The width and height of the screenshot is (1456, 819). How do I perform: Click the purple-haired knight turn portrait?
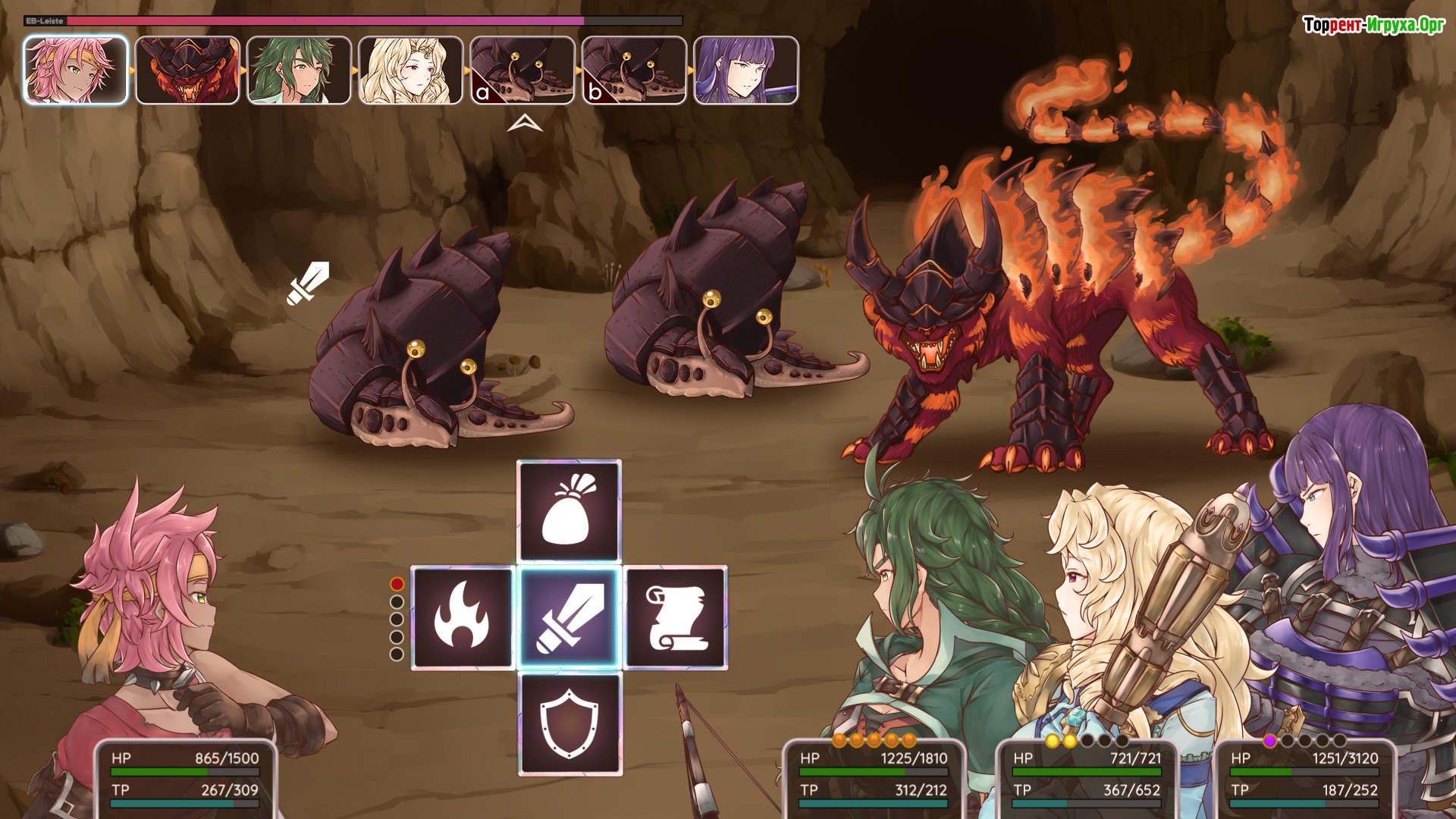tap(745, 70)
